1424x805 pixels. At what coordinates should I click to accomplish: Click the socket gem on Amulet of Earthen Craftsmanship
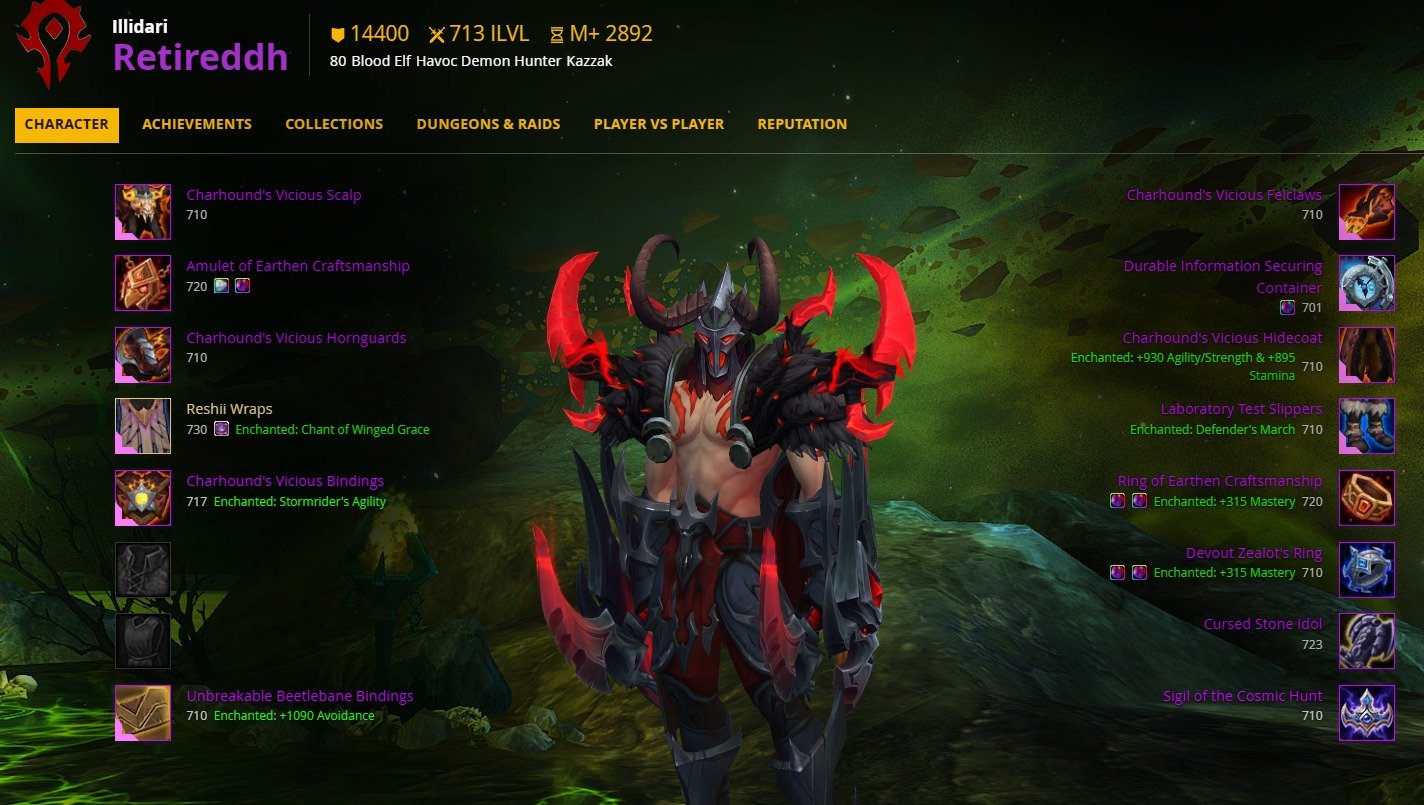pyautogui.click(x=221, y=286)
